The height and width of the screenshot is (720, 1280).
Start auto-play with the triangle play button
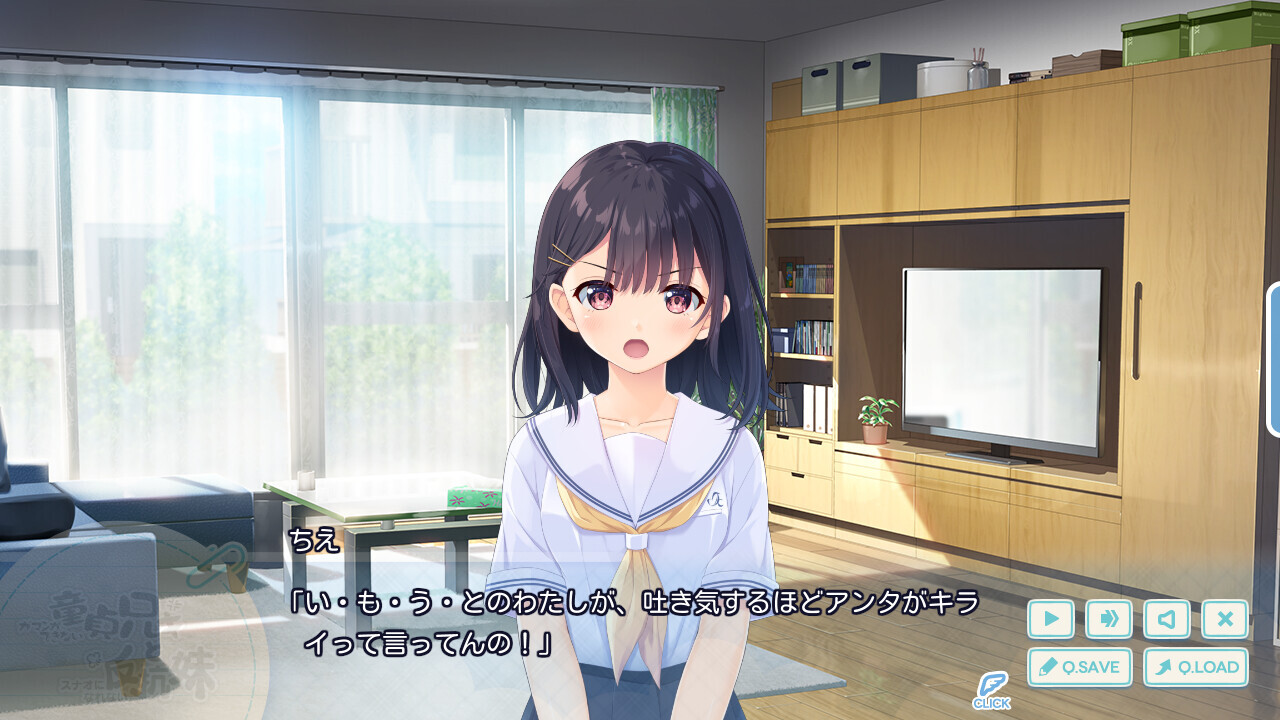pos(1051,619)
